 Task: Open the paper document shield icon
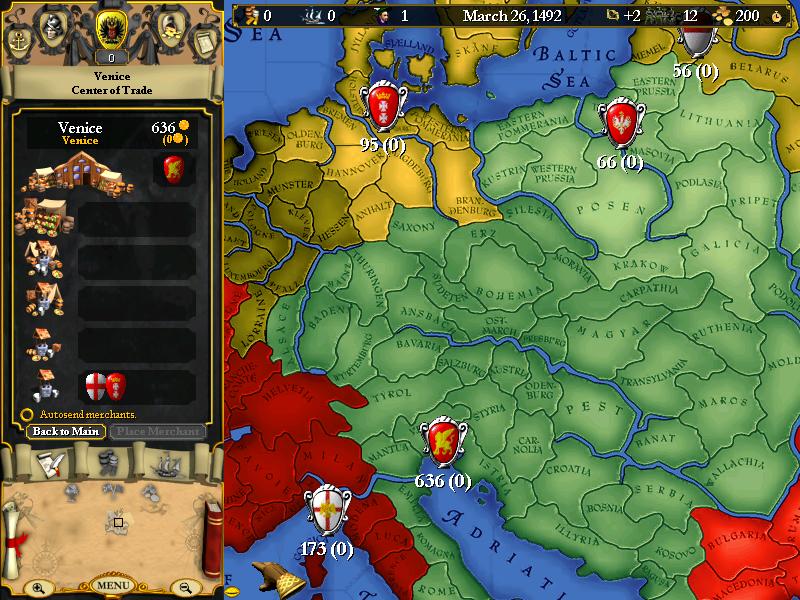coord(203,42)
